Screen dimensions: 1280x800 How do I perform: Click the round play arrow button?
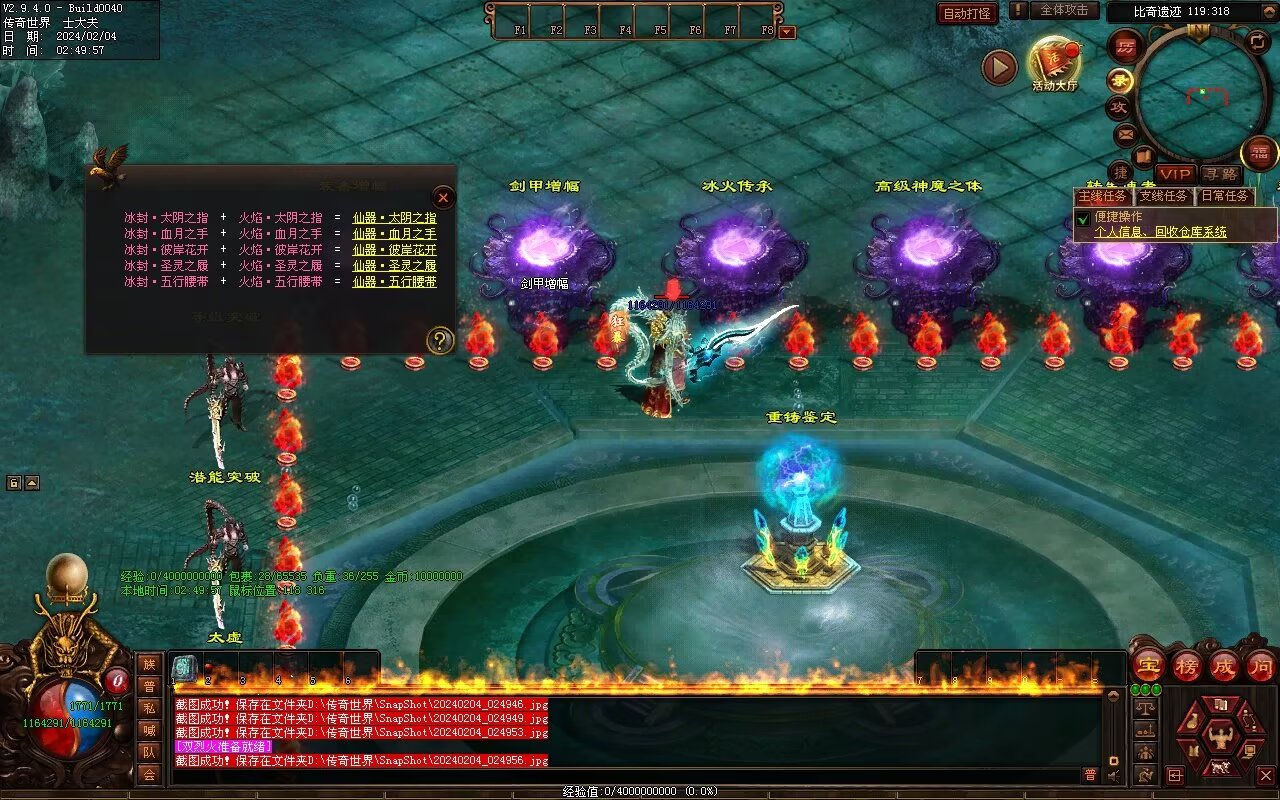tap(999, 67)
